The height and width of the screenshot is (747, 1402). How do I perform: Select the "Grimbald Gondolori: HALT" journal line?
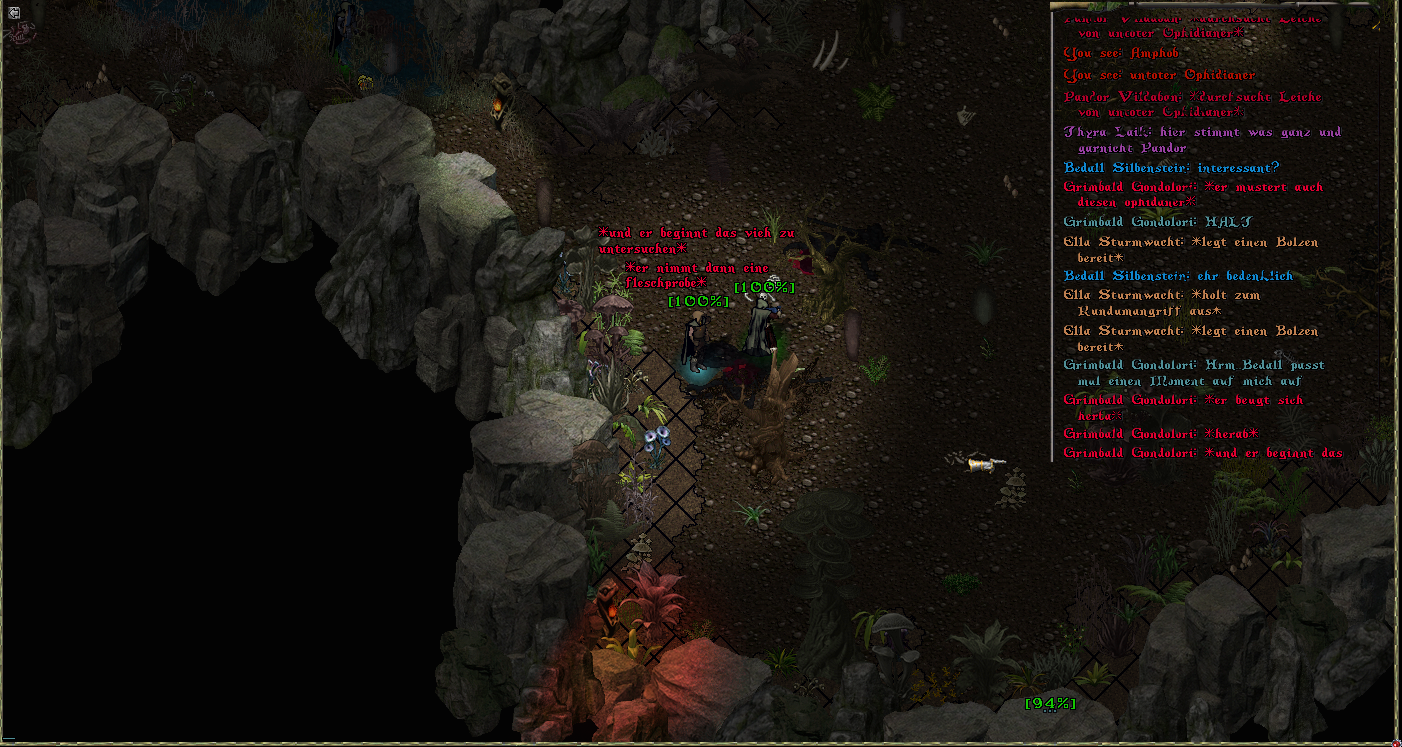tap(1157, 222)
